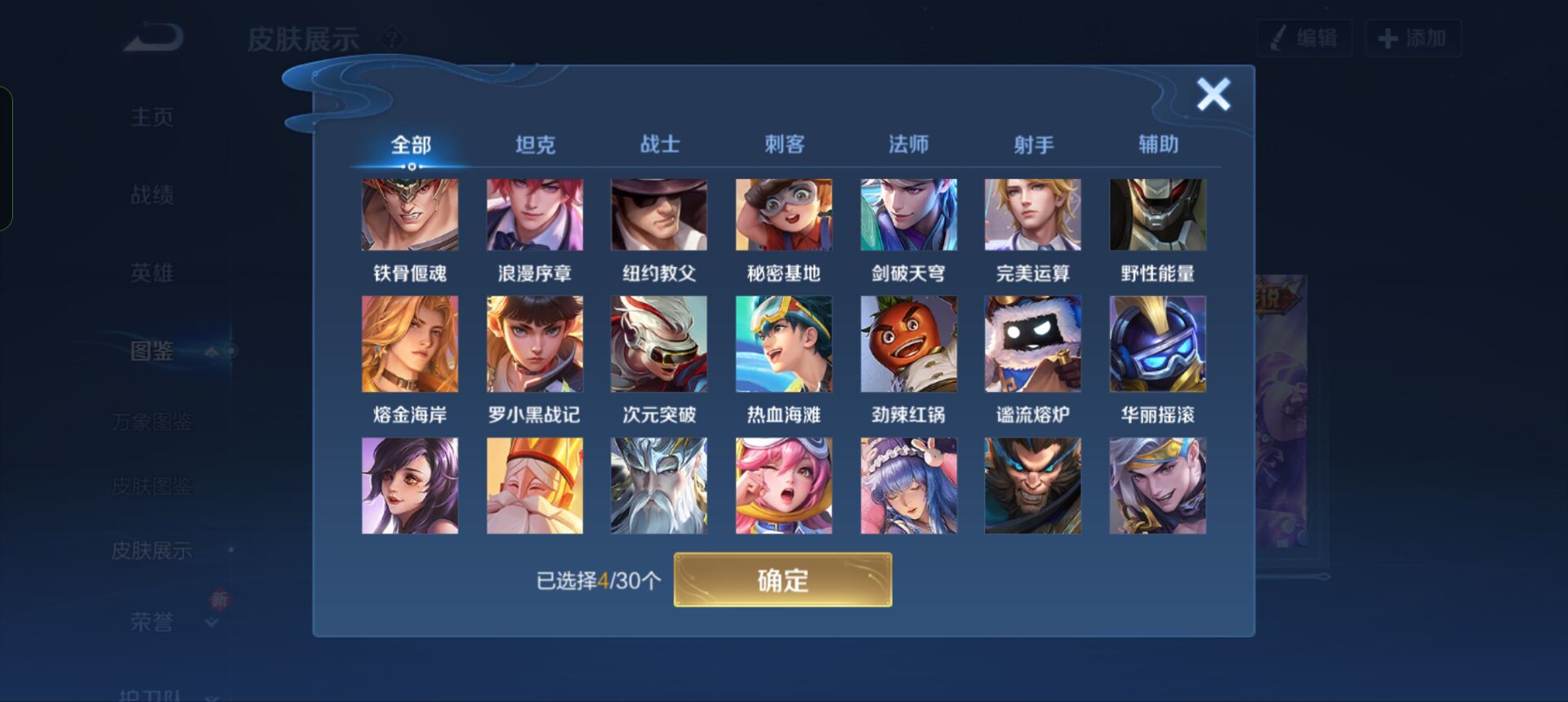Select the 编辑 pencil icon

1279,37
